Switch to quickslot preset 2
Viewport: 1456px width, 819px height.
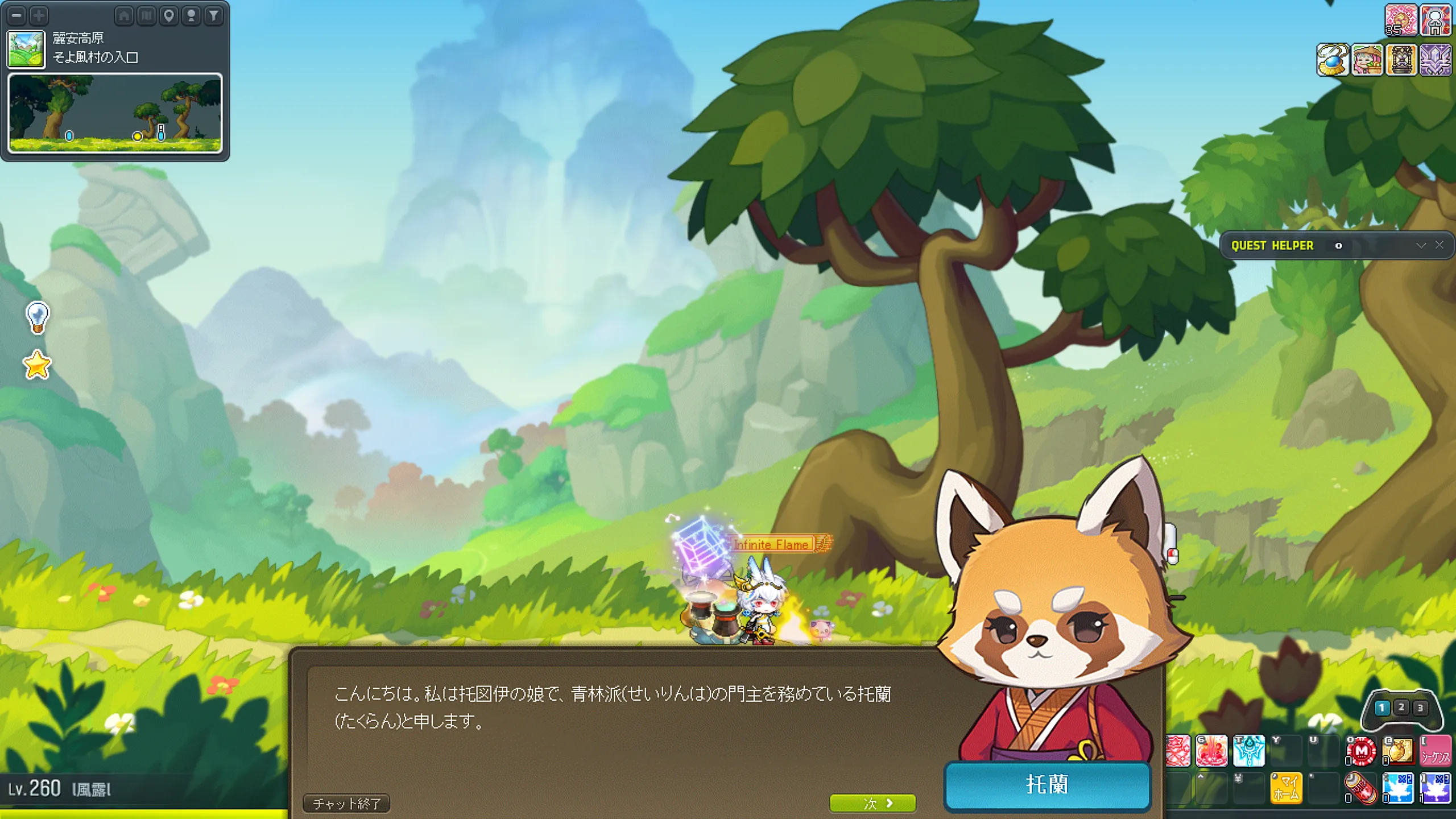1401,708
